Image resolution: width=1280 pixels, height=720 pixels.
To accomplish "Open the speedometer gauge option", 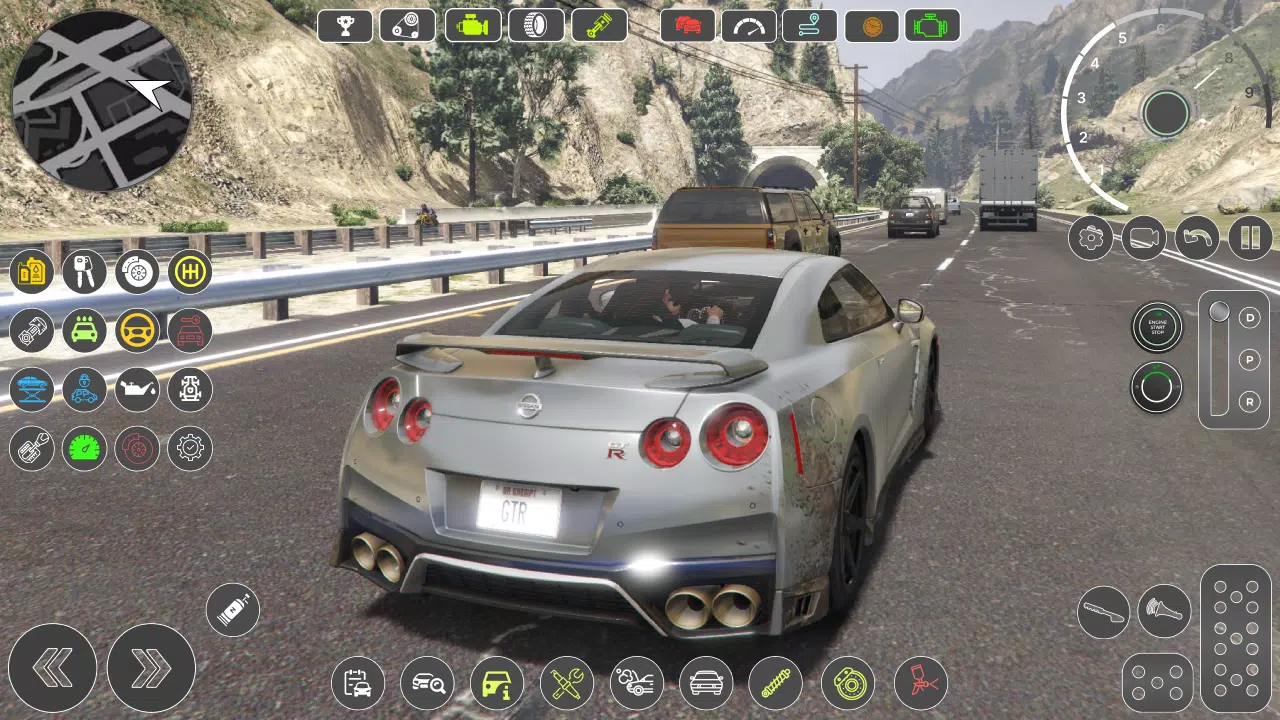I will point(748,25).
